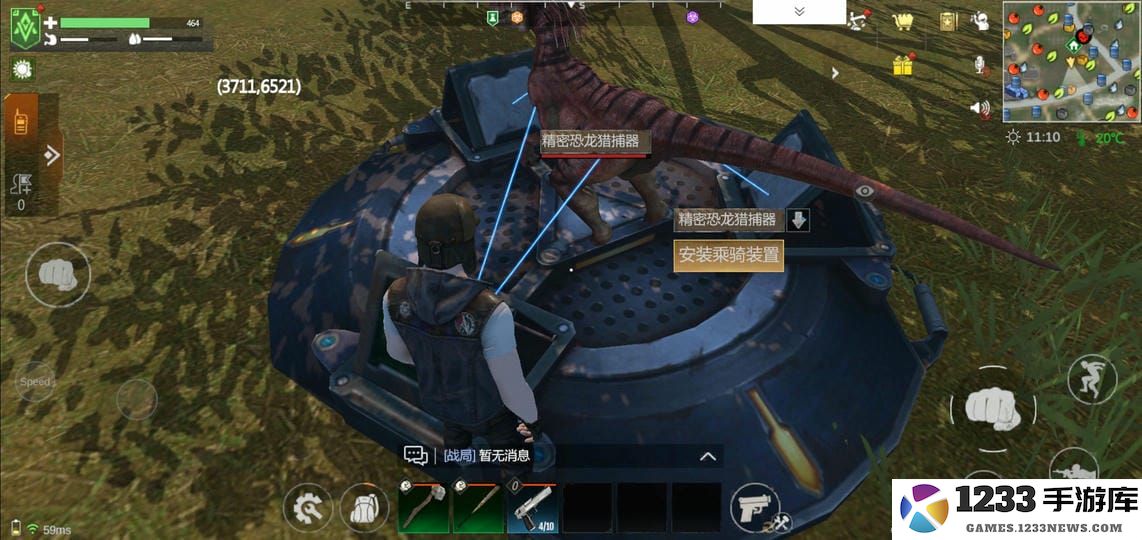Activate the dodge roll action button
The image size is (1142, 540).
[x=1091, y=378]
